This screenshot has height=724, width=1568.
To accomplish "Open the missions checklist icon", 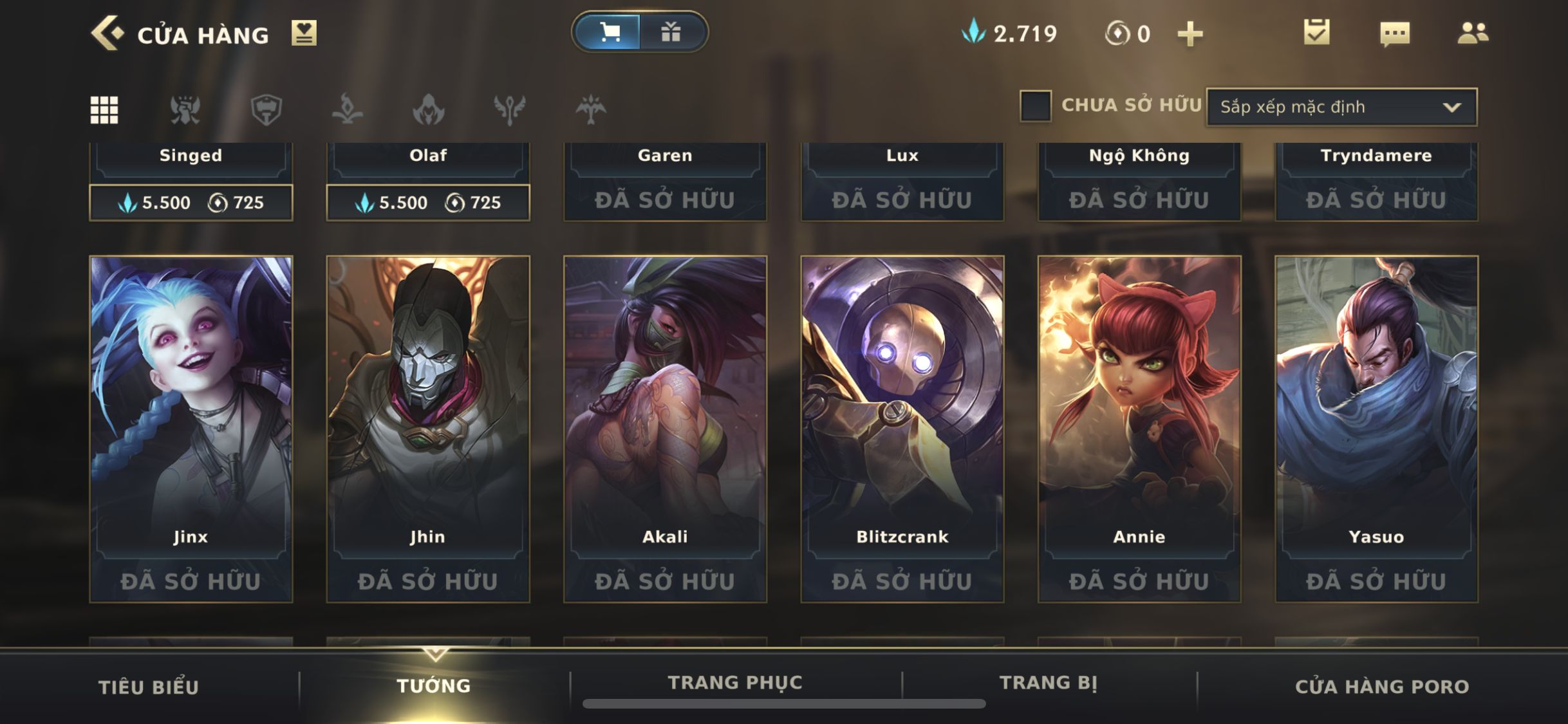I will click(x=1316, y=32).
